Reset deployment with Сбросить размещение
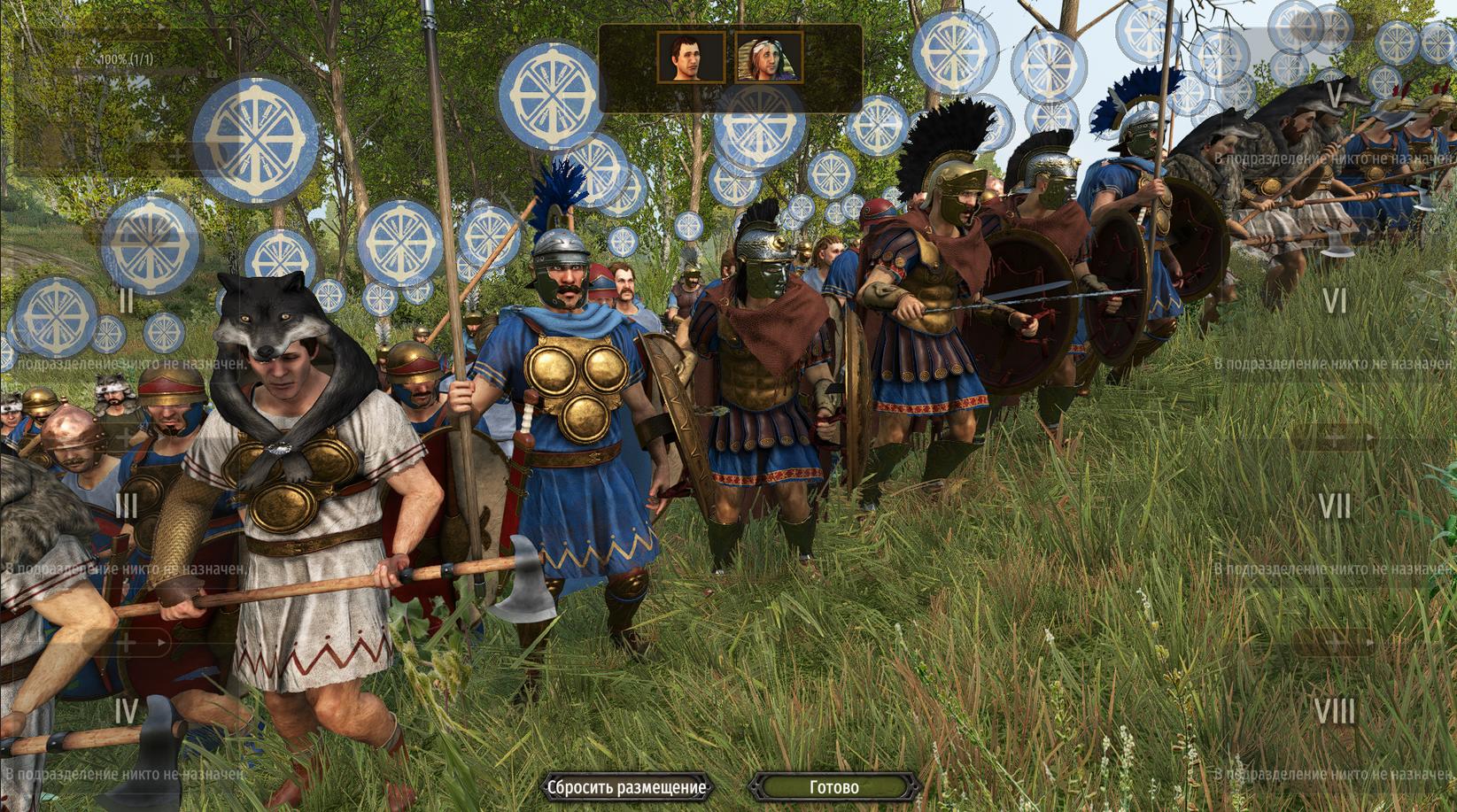This screenshot has height=812, width=1457. click(626, 786)
